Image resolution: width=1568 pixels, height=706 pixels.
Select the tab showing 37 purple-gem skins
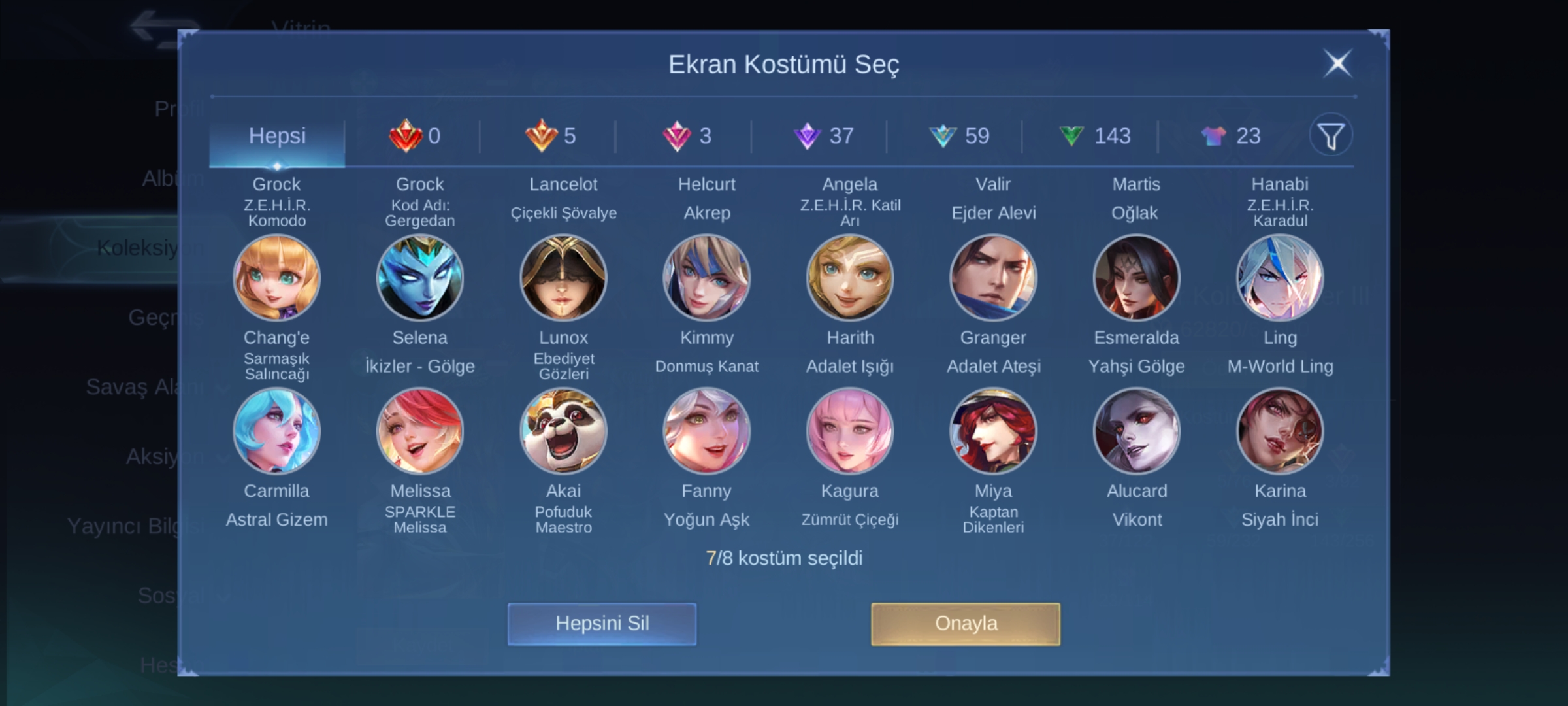(x=823, y=136)
